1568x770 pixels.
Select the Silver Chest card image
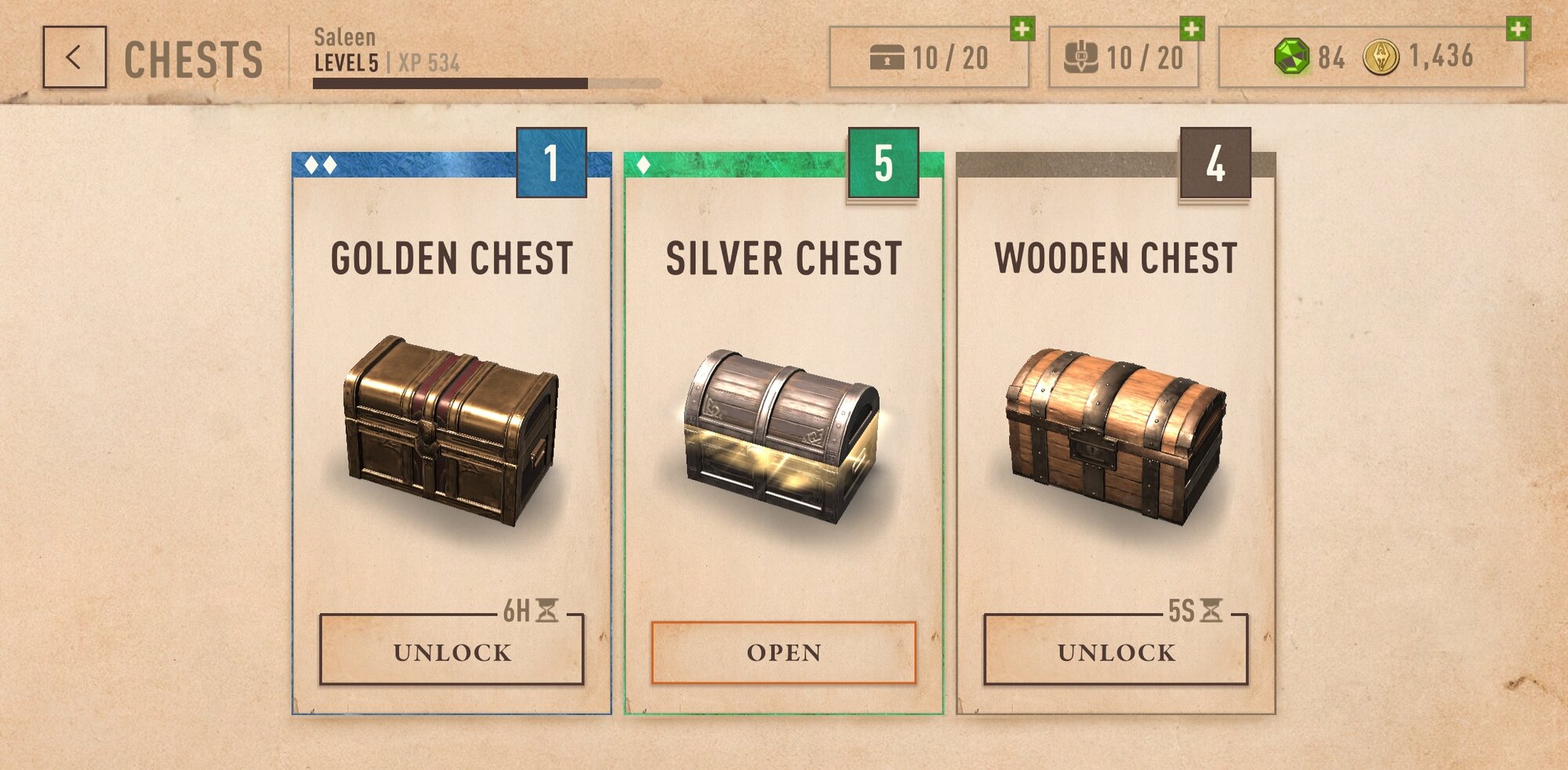tap(783, 435)
